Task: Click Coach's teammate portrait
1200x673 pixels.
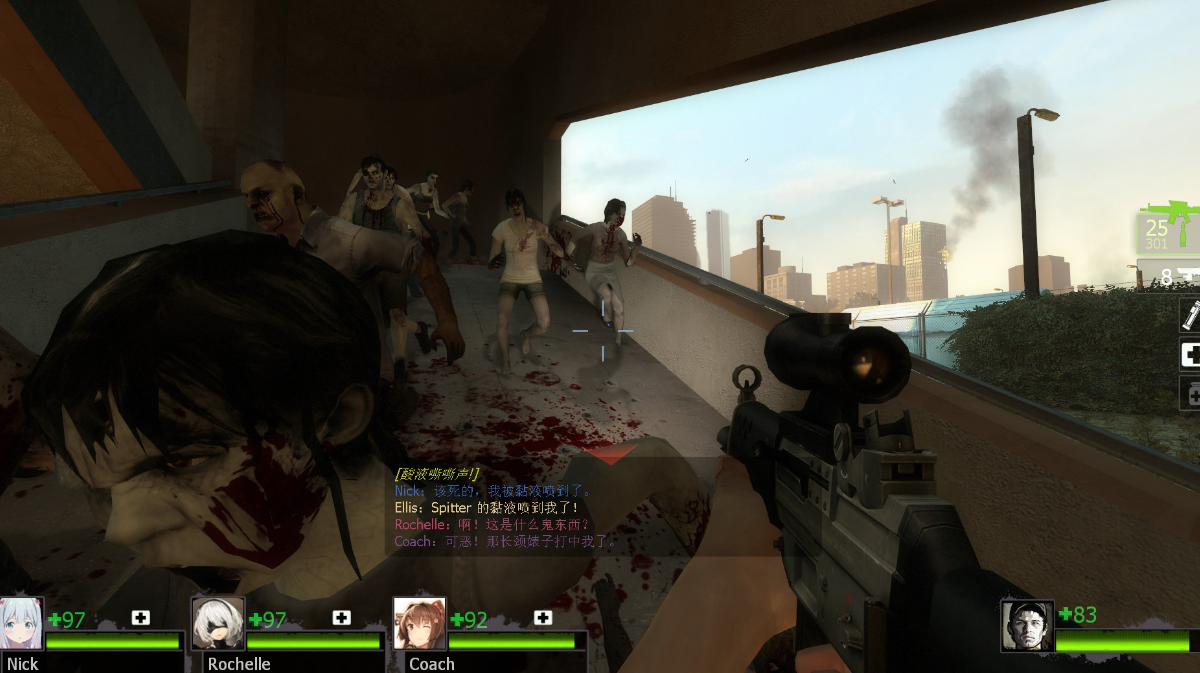Action: [x=420, y=624]
